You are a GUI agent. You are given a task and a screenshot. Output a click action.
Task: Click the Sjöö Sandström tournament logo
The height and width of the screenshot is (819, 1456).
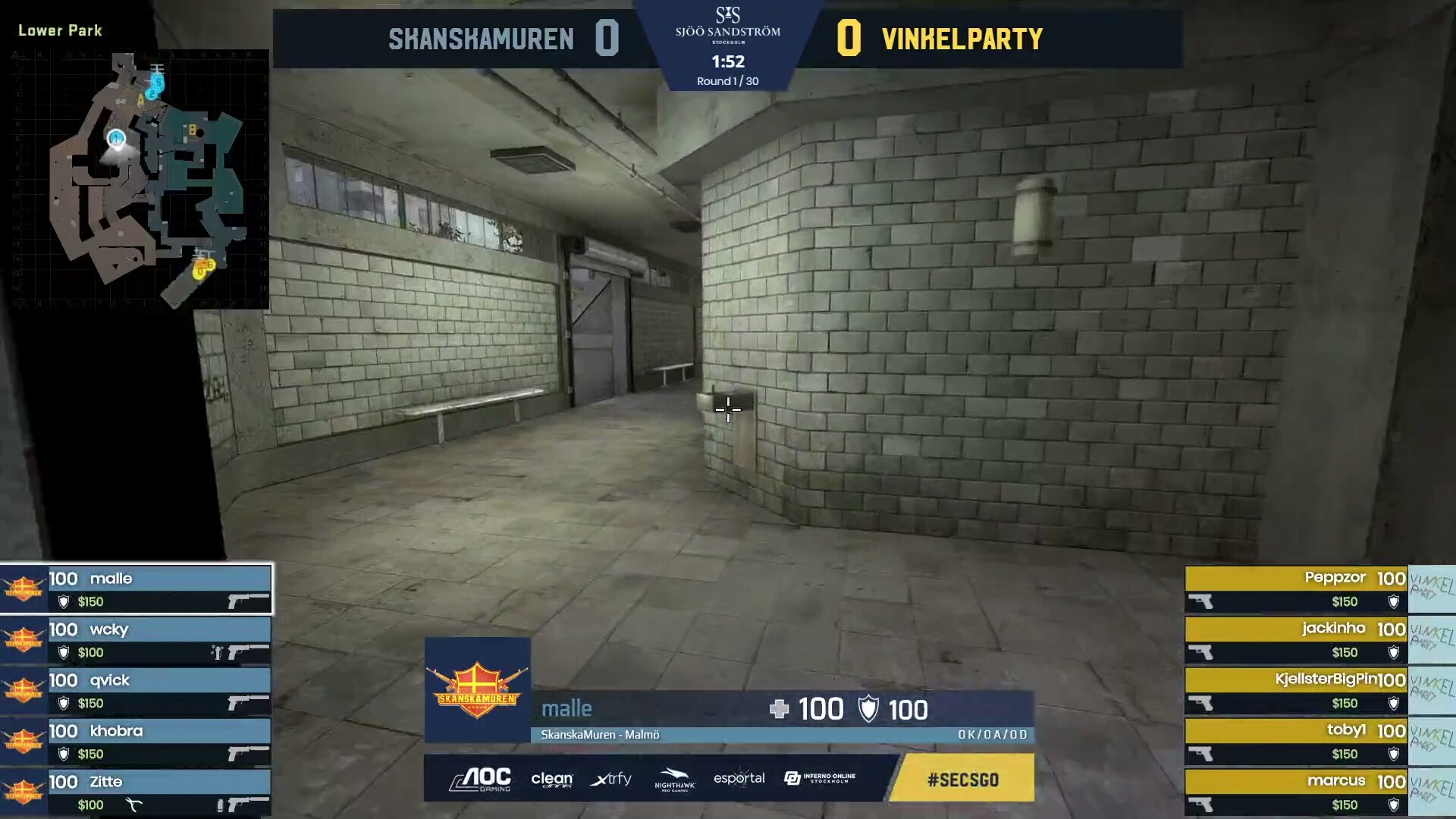[x=727, y=25]
